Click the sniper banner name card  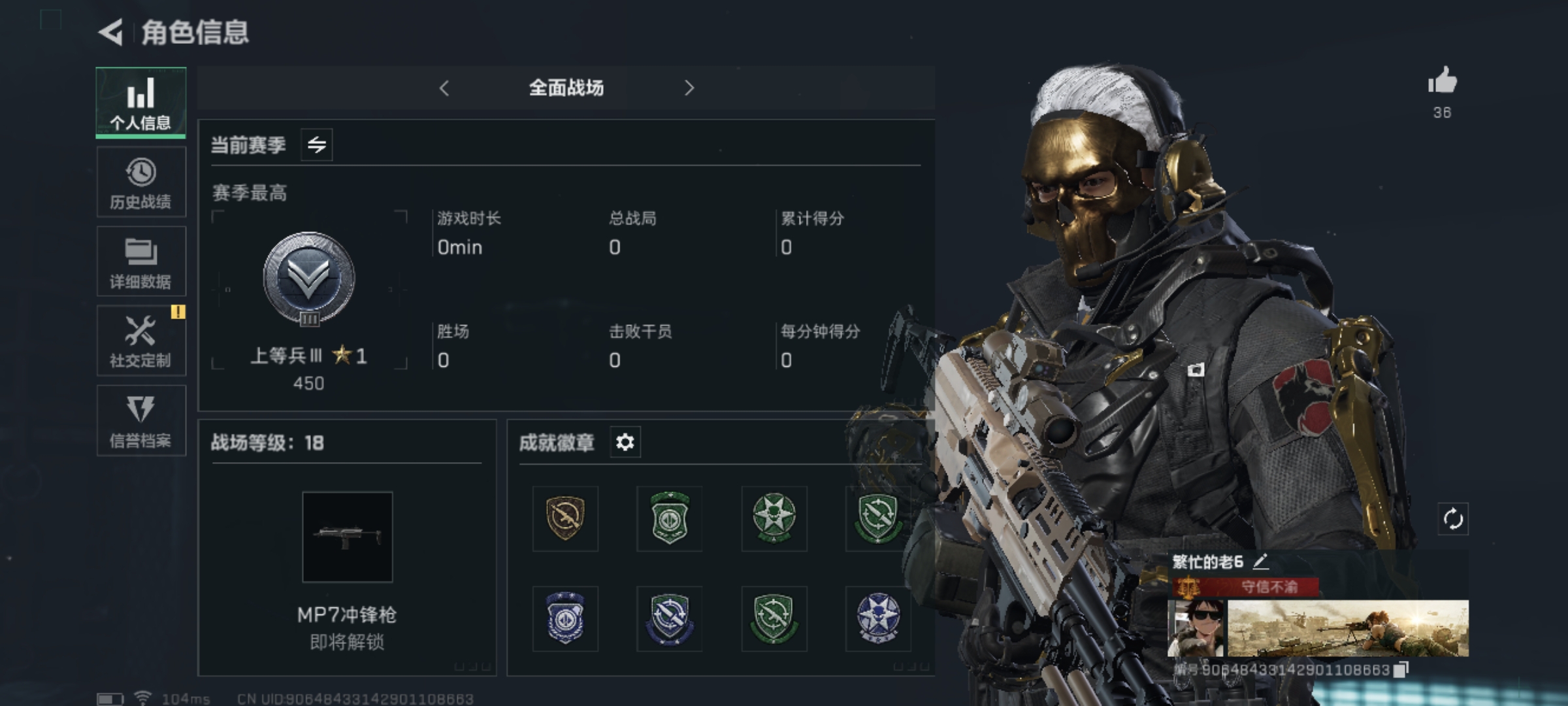pyautogui.click(x=1348, y=628)
